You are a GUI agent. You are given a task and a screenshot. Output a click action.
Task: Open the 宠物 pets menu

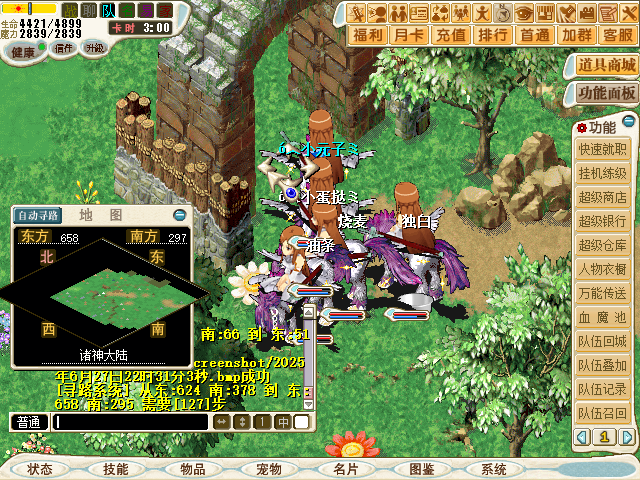tap(269, 469)
